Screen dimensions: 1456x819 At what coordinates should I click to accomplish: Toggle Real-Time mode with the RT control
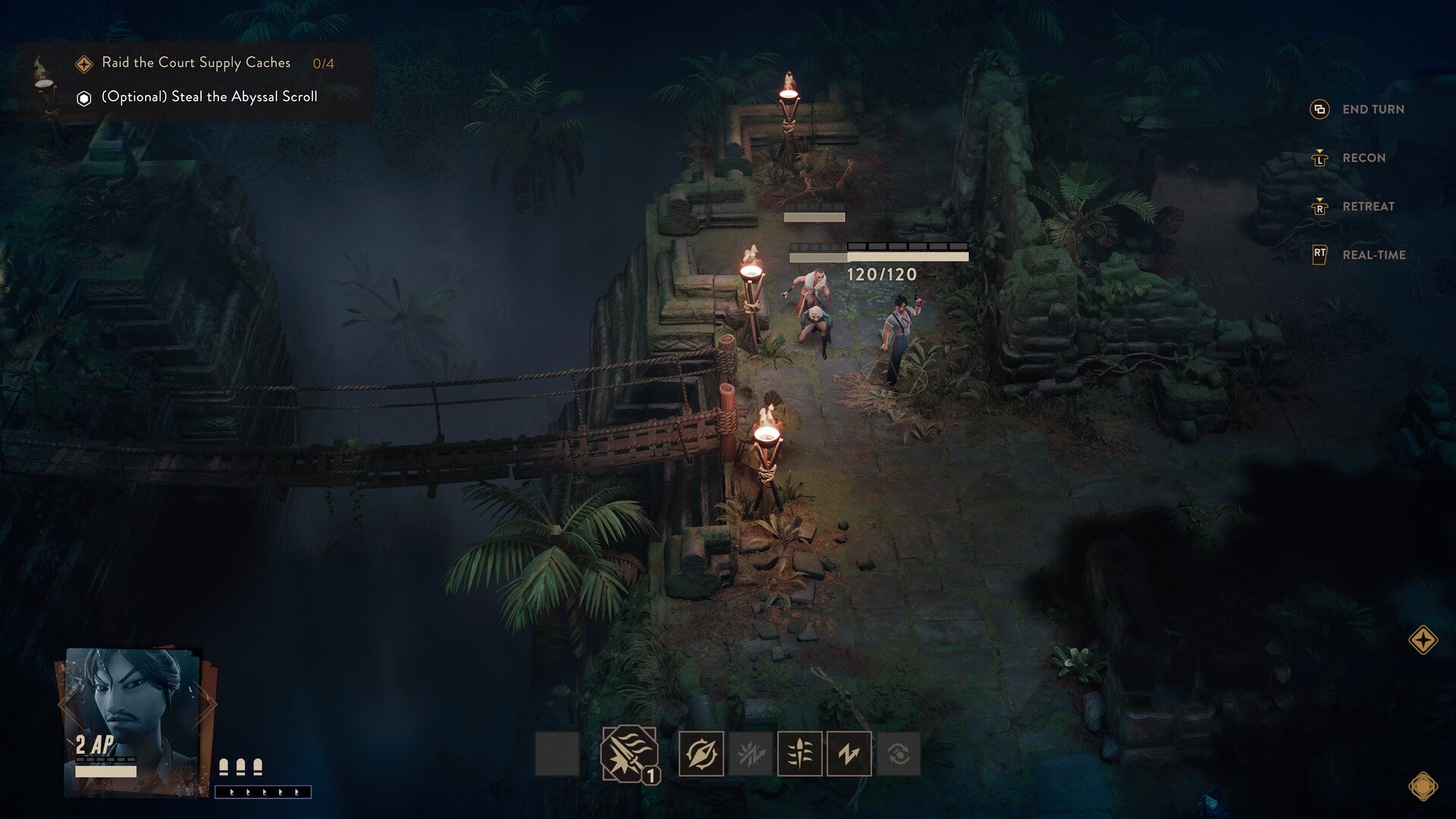[1319, 253]
